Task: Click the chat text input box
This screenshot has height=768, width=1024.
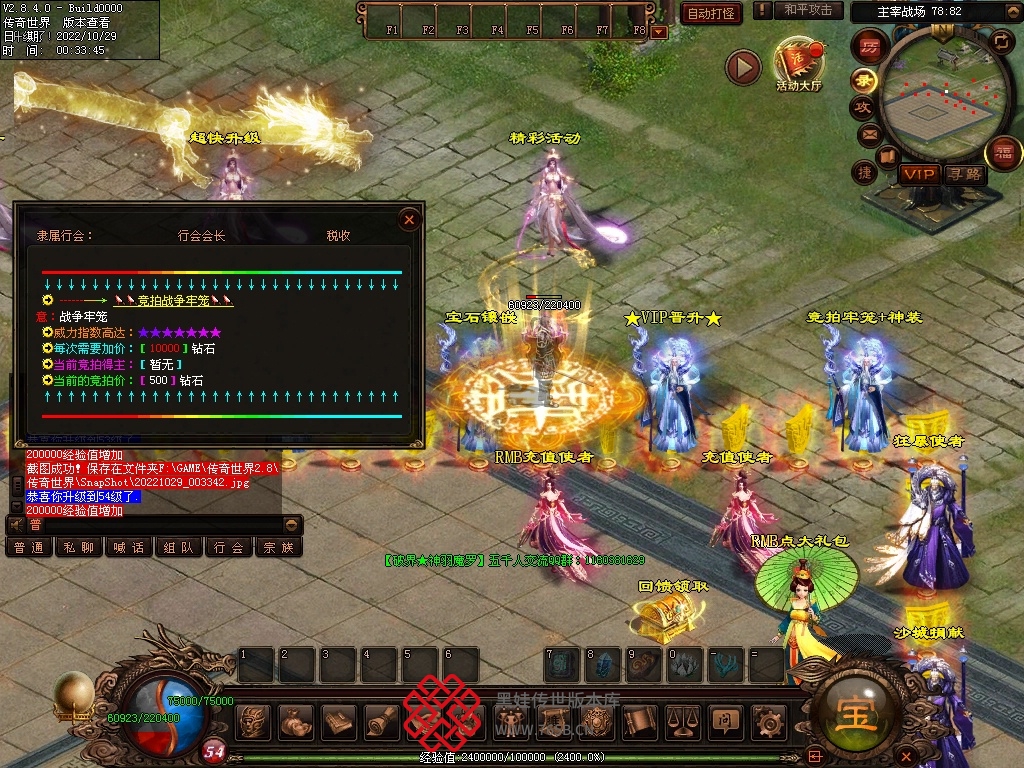Action: tap(150, 524)
